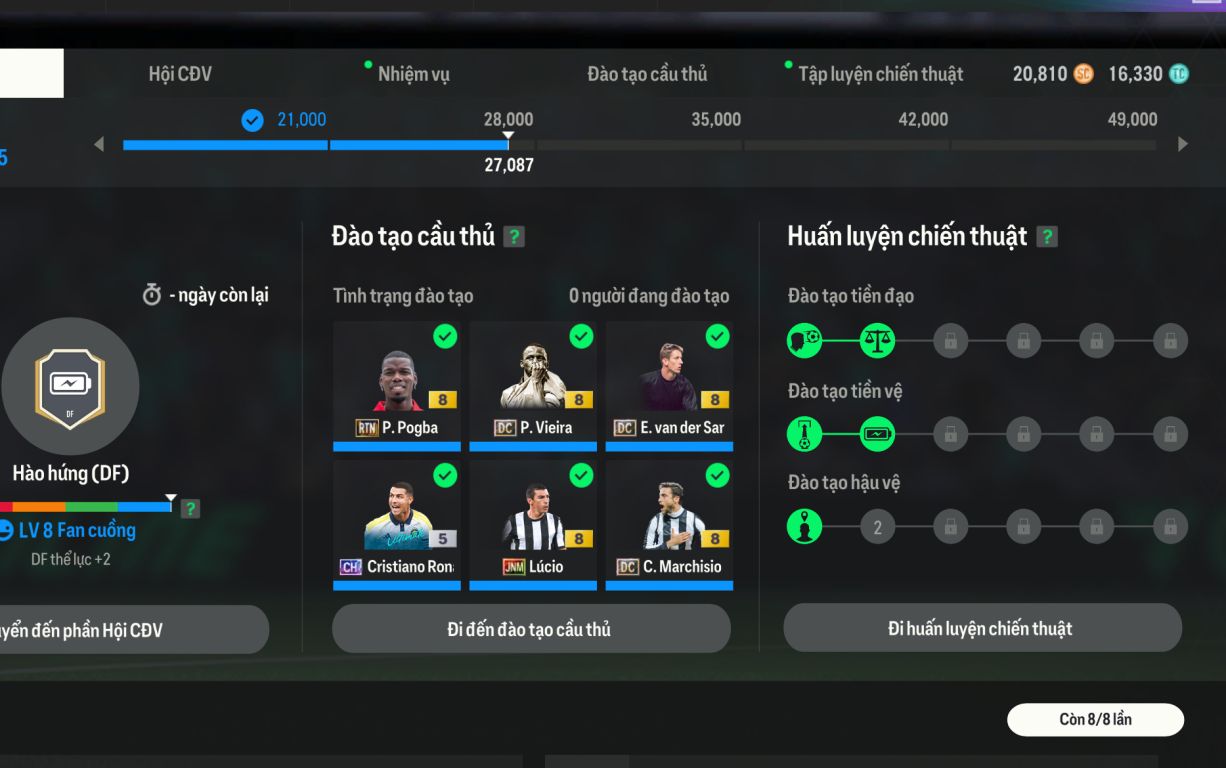Image resolution: width=1226 pixels, height=768 pixels.
Task: Click the left arrow of reward track
Action: click(x=99, y=144)
